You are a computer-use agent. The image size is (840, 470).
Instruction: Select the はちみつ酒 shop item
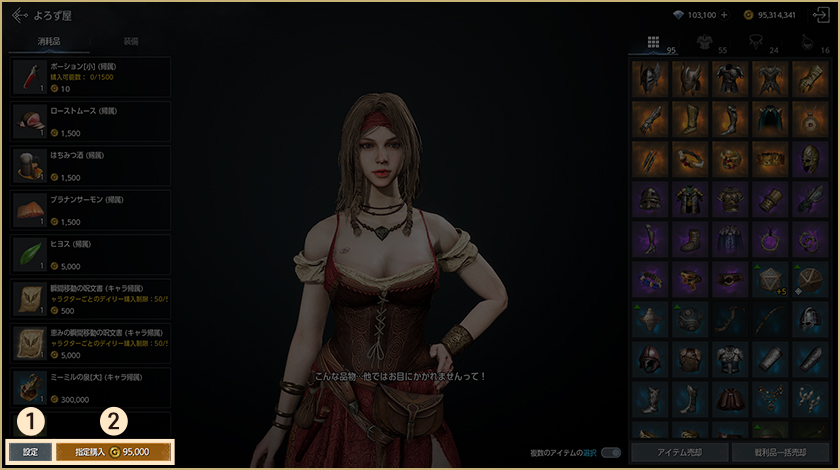click(x=90, y=166)
